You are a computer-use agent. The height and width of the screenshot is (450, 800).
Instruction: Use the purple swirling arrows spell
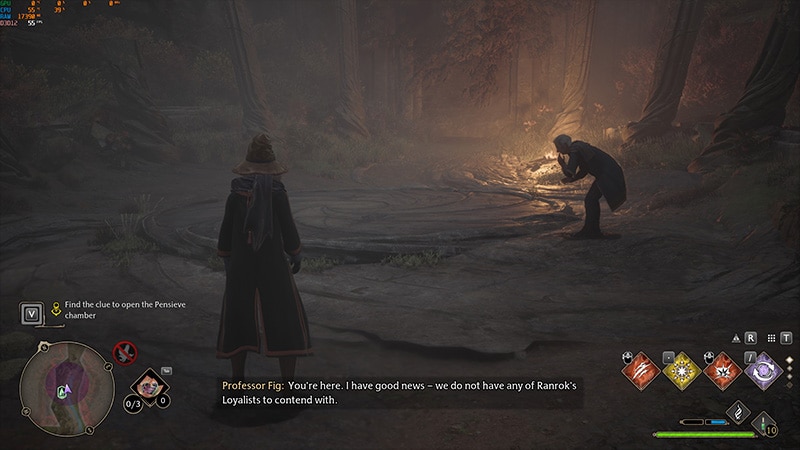(x=765, y=371)
